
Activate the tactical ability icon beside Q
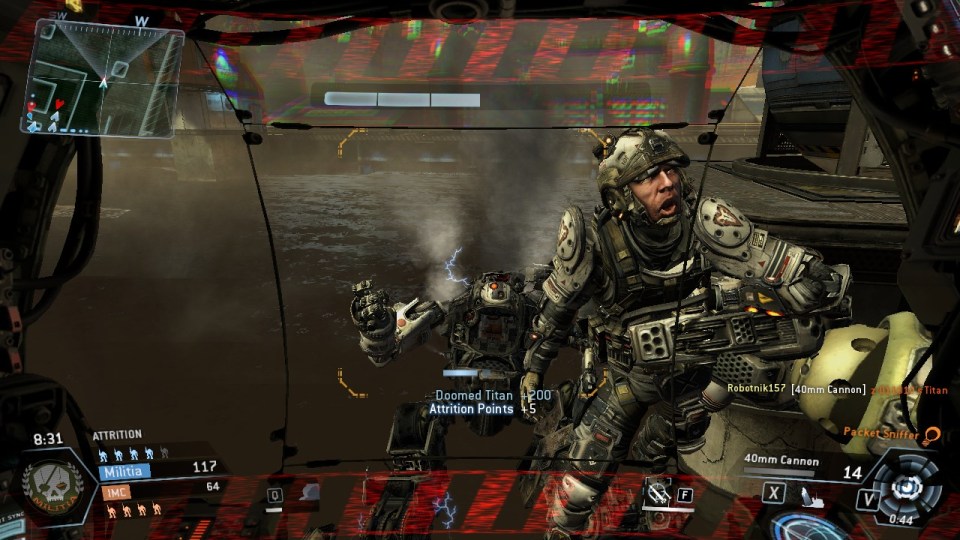coord(310,491)
